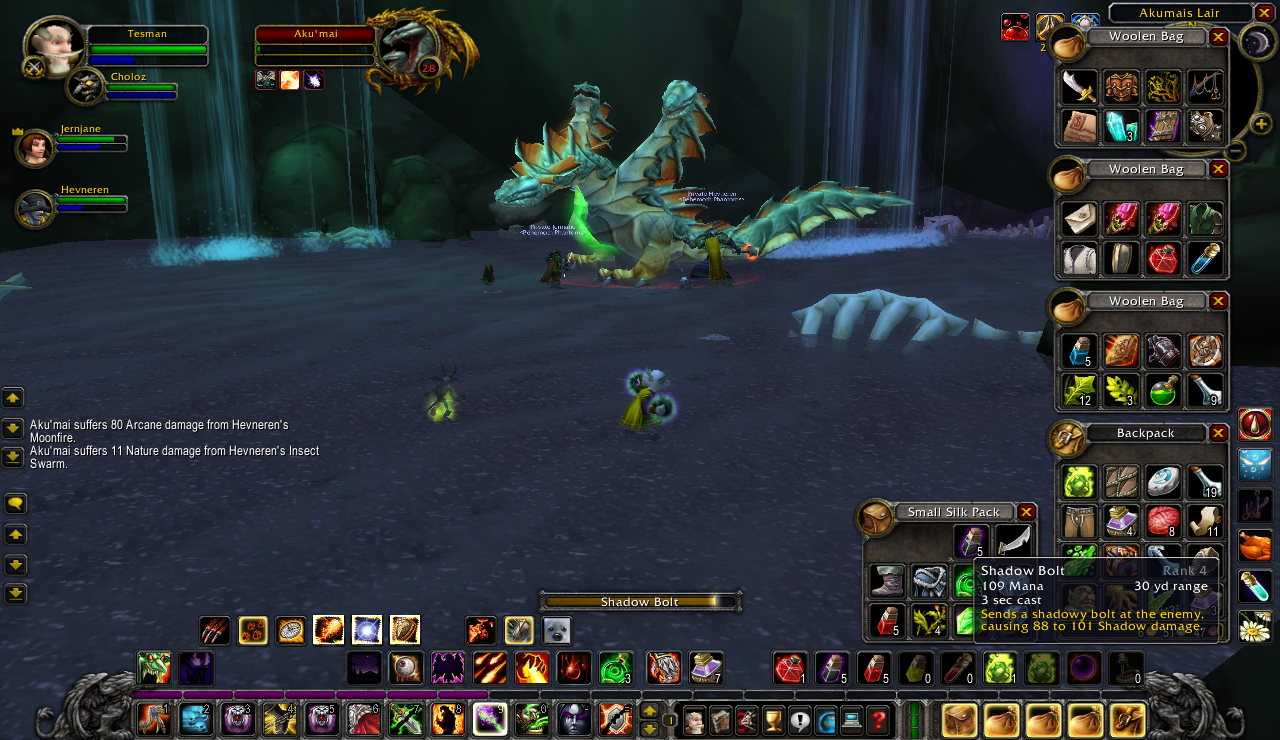Close the Akumais Lair minimap header
The image size is (1280, 740).
[x=1264, y=13]
